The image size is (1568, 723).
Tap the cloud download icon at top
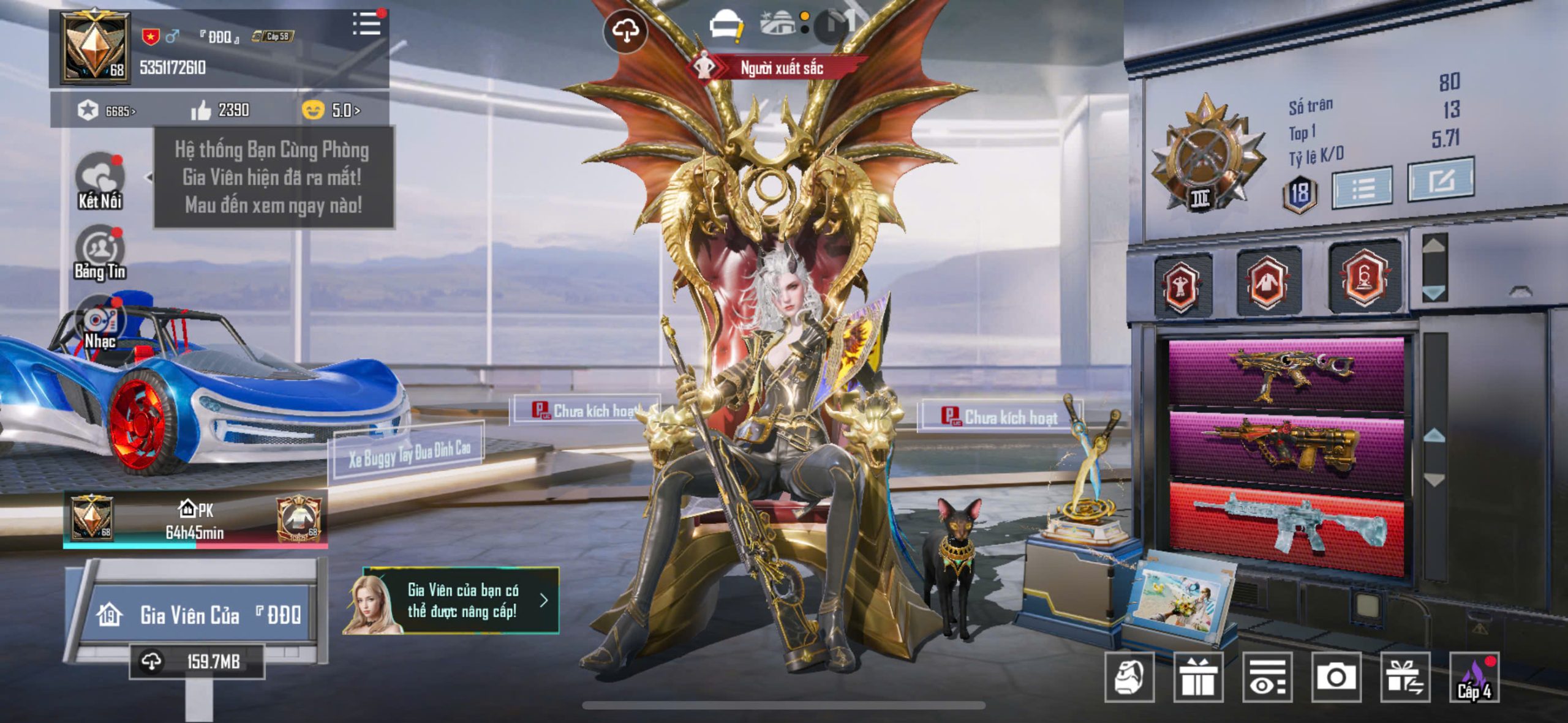(625, 30)
